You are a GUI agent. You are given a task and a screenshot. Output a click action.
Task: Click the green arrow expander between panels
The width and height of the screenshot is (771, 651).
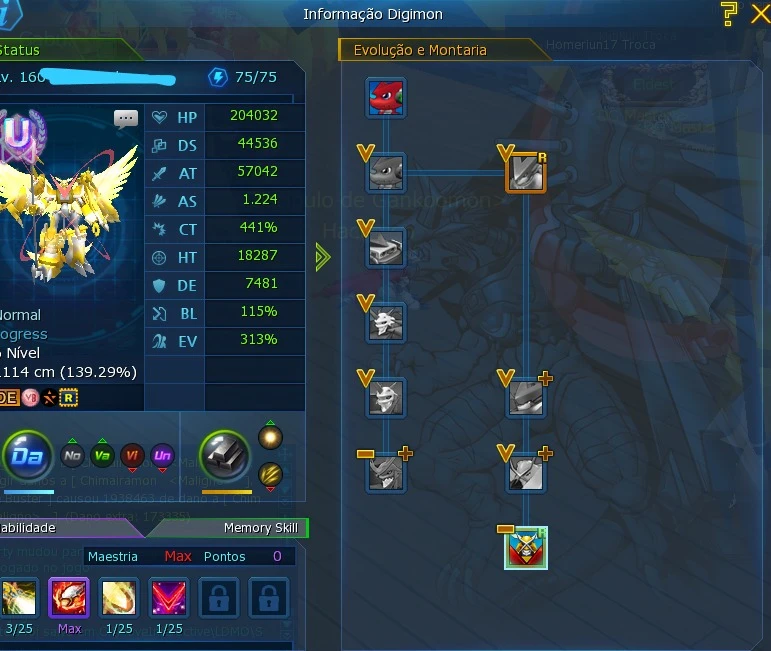(x=321, y=257)
